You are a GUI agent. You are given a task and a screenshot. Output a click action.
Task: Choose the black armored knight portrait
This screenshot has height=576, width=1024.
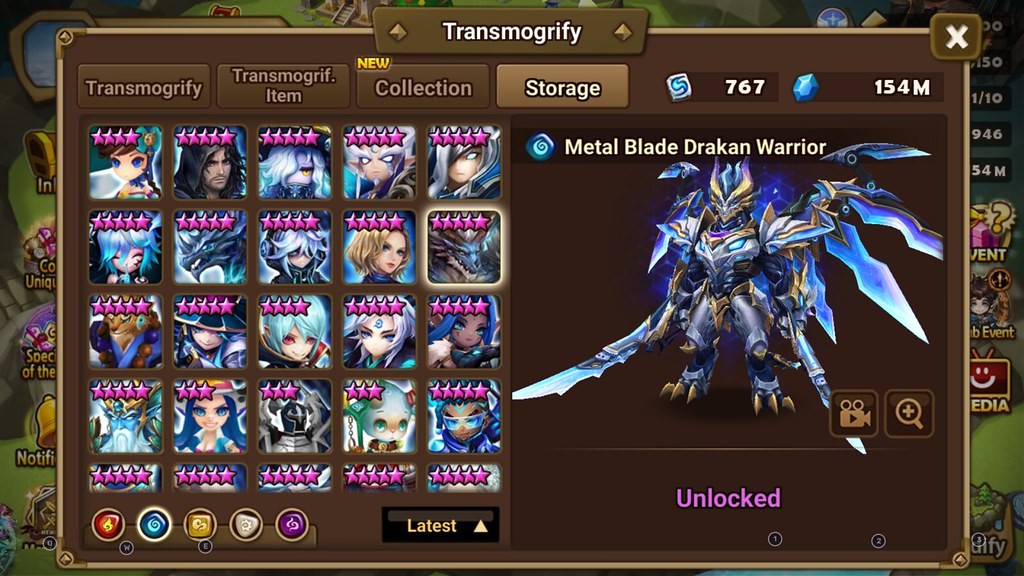pyautogui.click(x=294, y=416)
